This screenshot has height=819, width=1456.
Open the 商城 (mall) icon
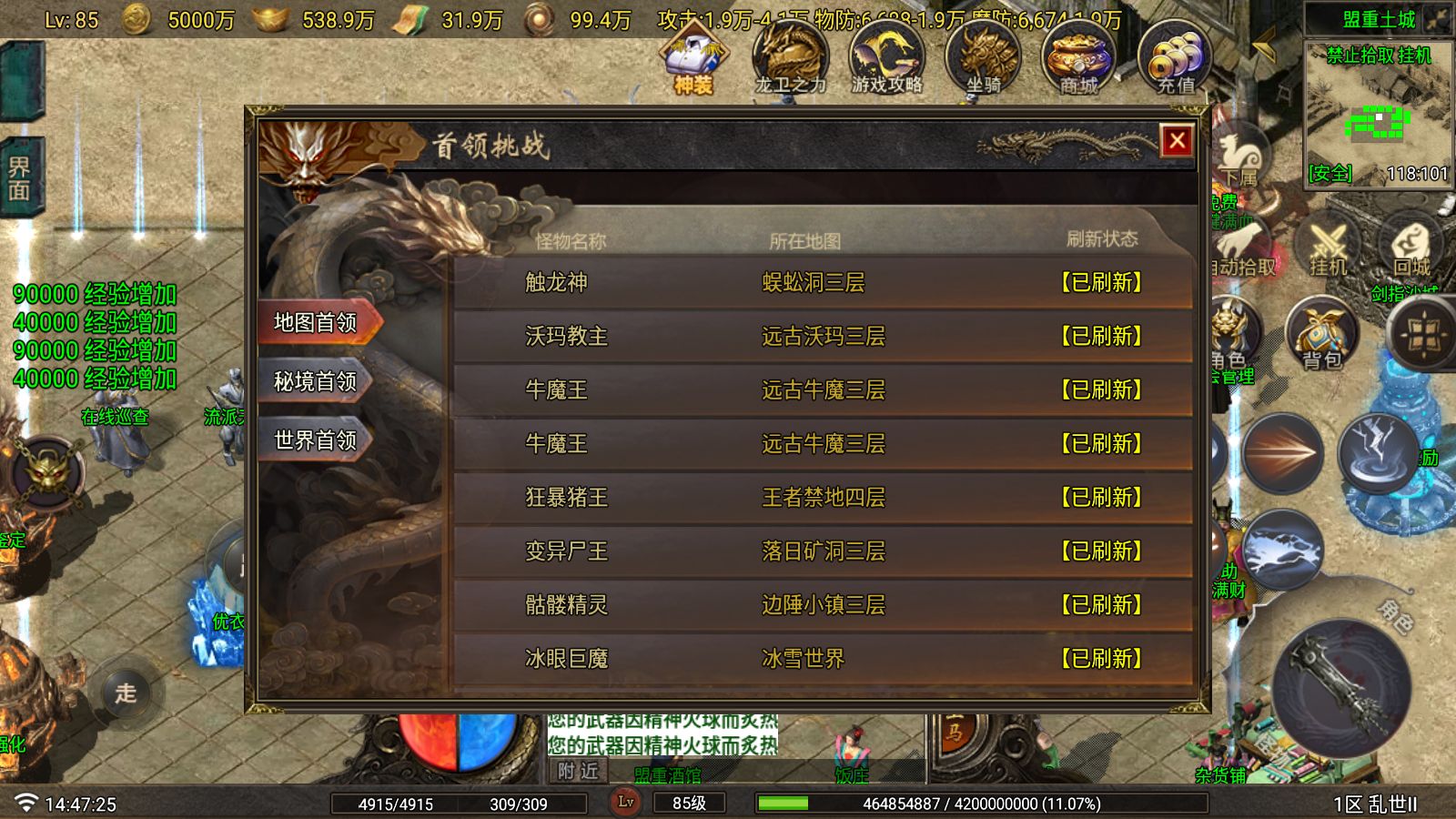1077,59
